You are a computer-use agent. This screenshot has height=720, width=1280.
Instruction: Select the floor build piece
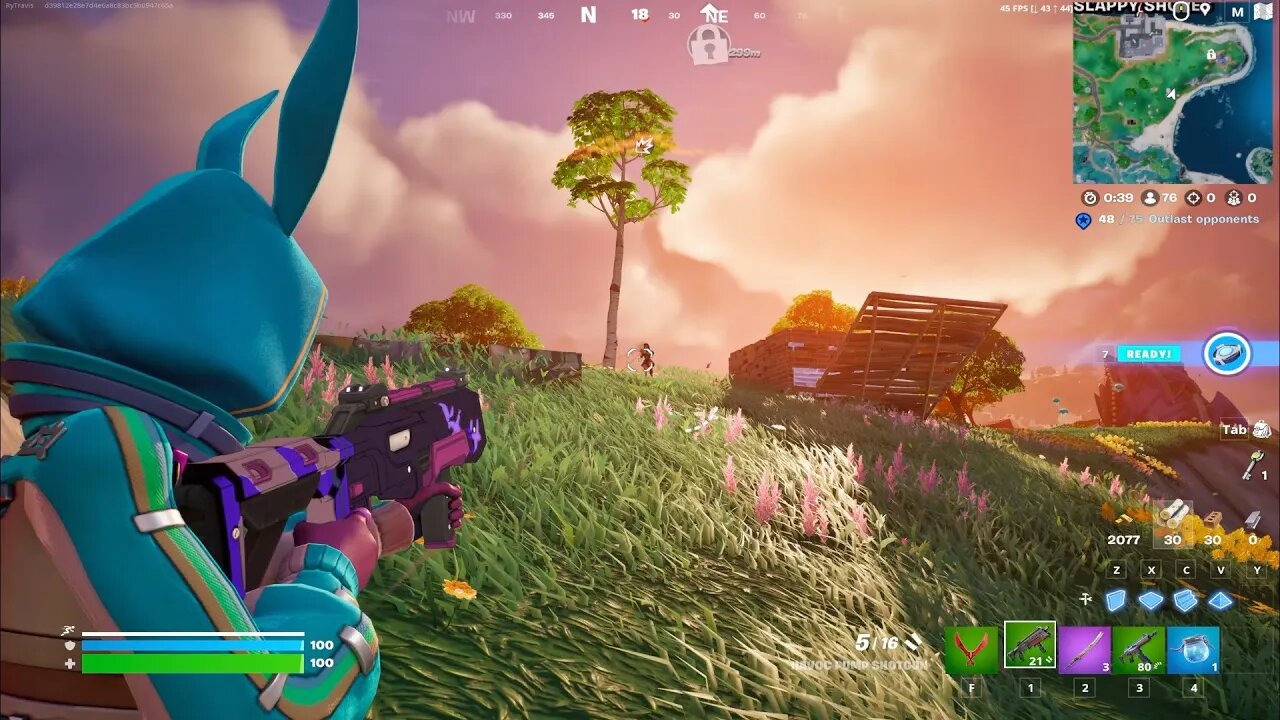coord(1151,599)
